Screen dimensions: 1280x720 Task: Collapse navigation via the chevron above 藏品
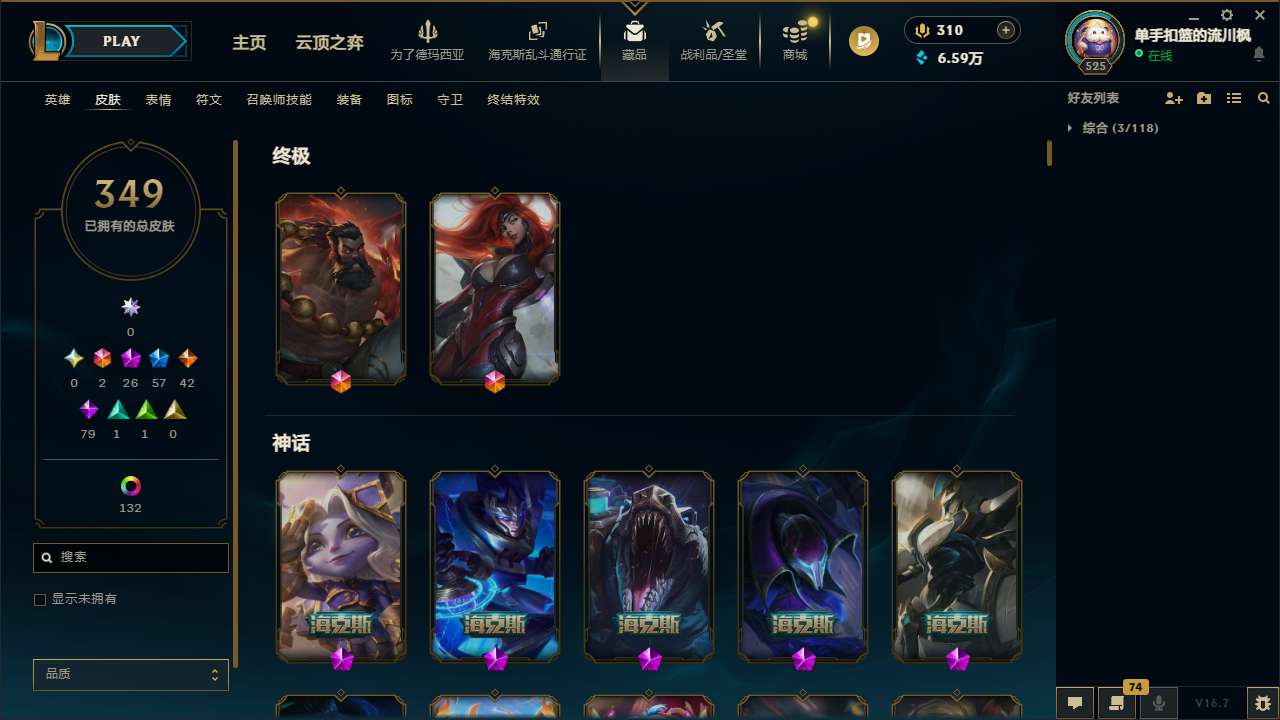pos(634,6)
